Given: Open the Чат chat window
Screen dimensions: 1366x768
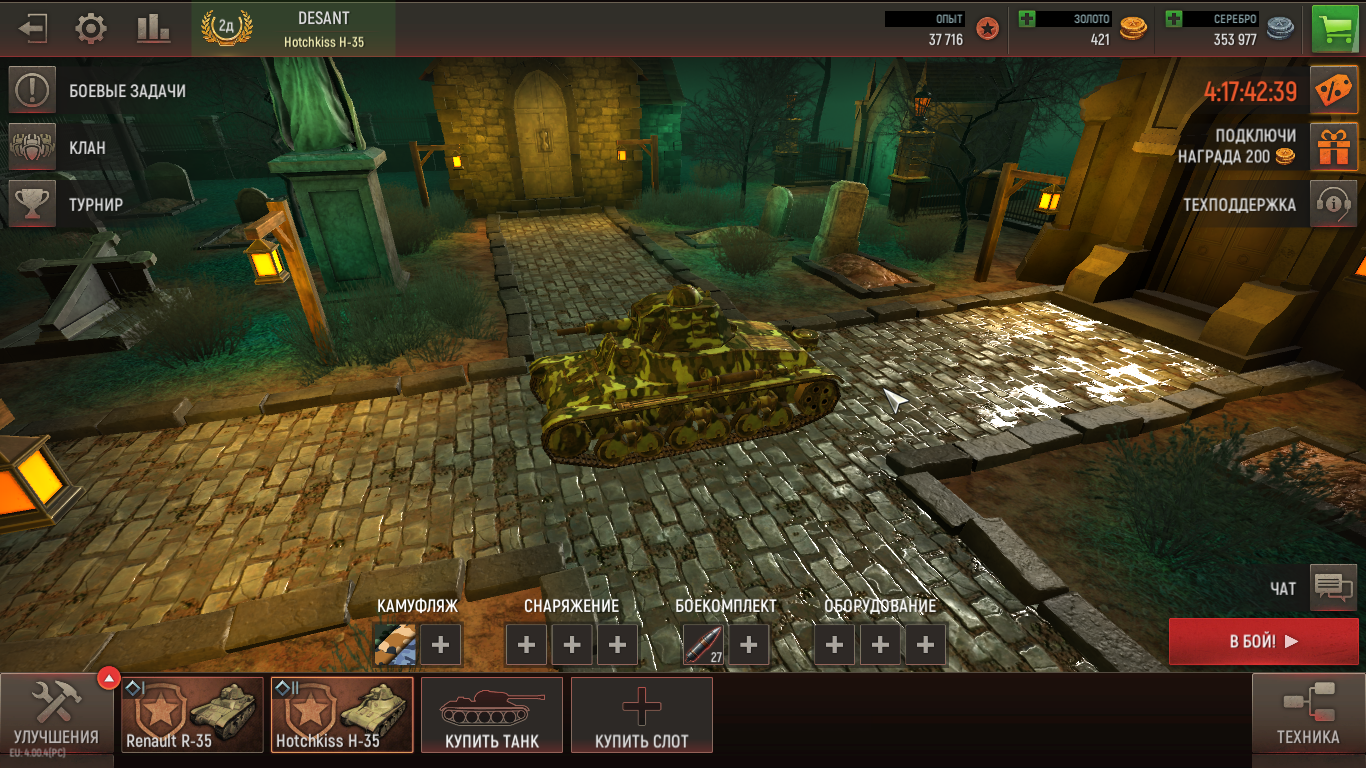Looking at the screenshot, I should (1332, 588).
